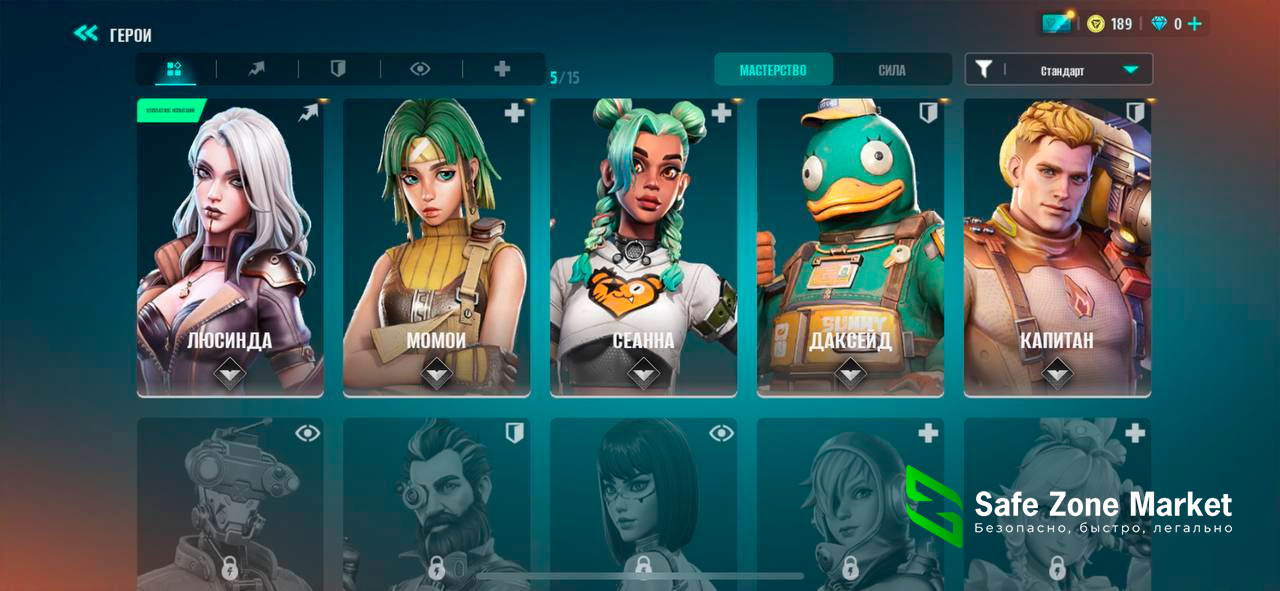The image size is (1280, 591).
Task: Filter heroes by the arrow role icon
Action: (257, 69)
